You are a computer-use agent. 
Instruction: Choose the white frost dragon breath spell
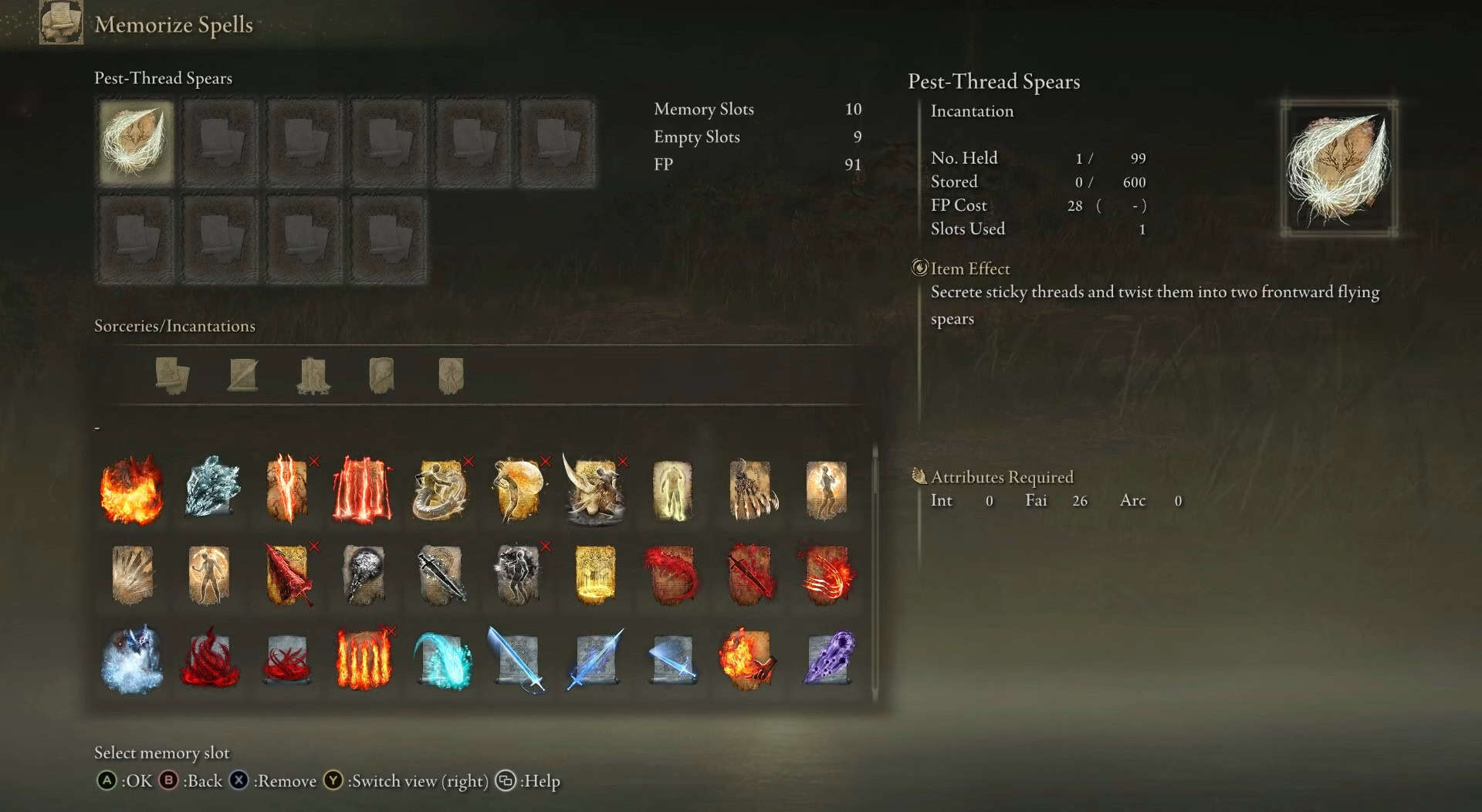[x=132, y=660]
